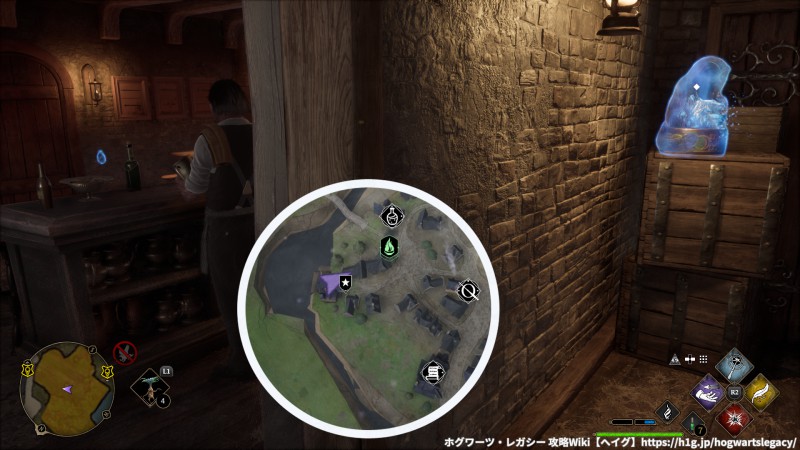Select the wand shop map marker
Viewport: 800px width, 450px height.
pos(467,291)
